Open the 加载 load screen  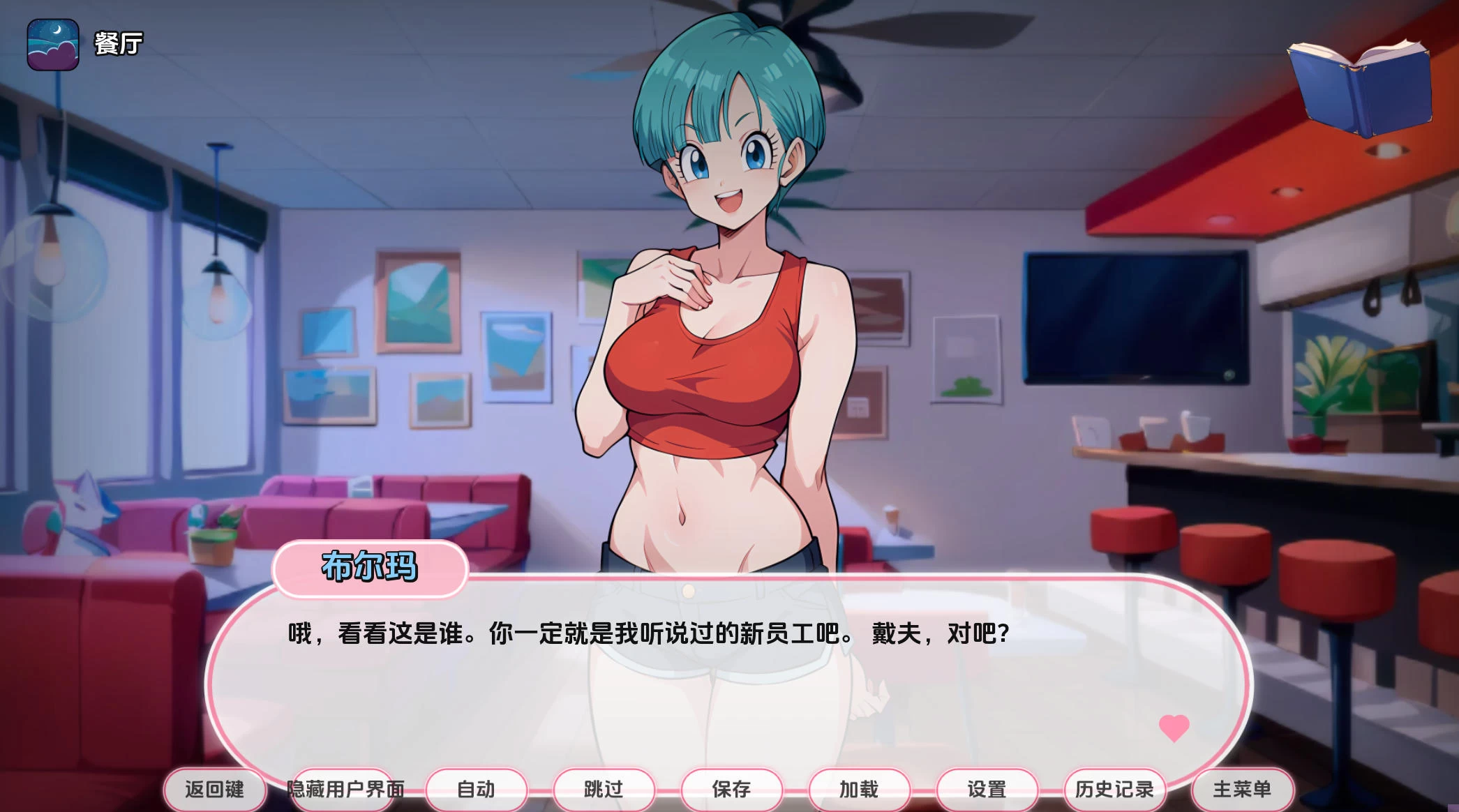point(858,789)
